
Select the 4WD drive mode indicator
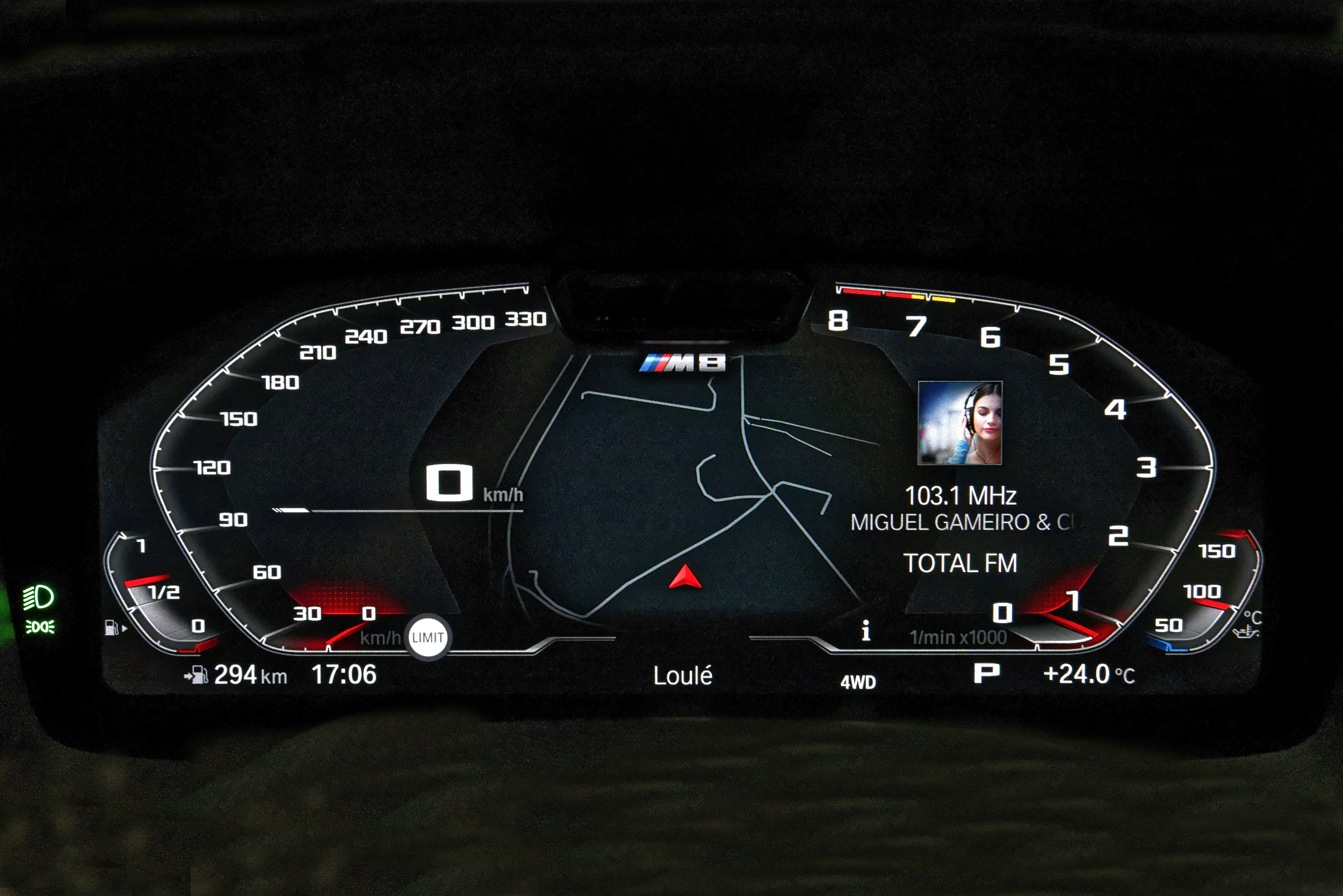point(858,682)
